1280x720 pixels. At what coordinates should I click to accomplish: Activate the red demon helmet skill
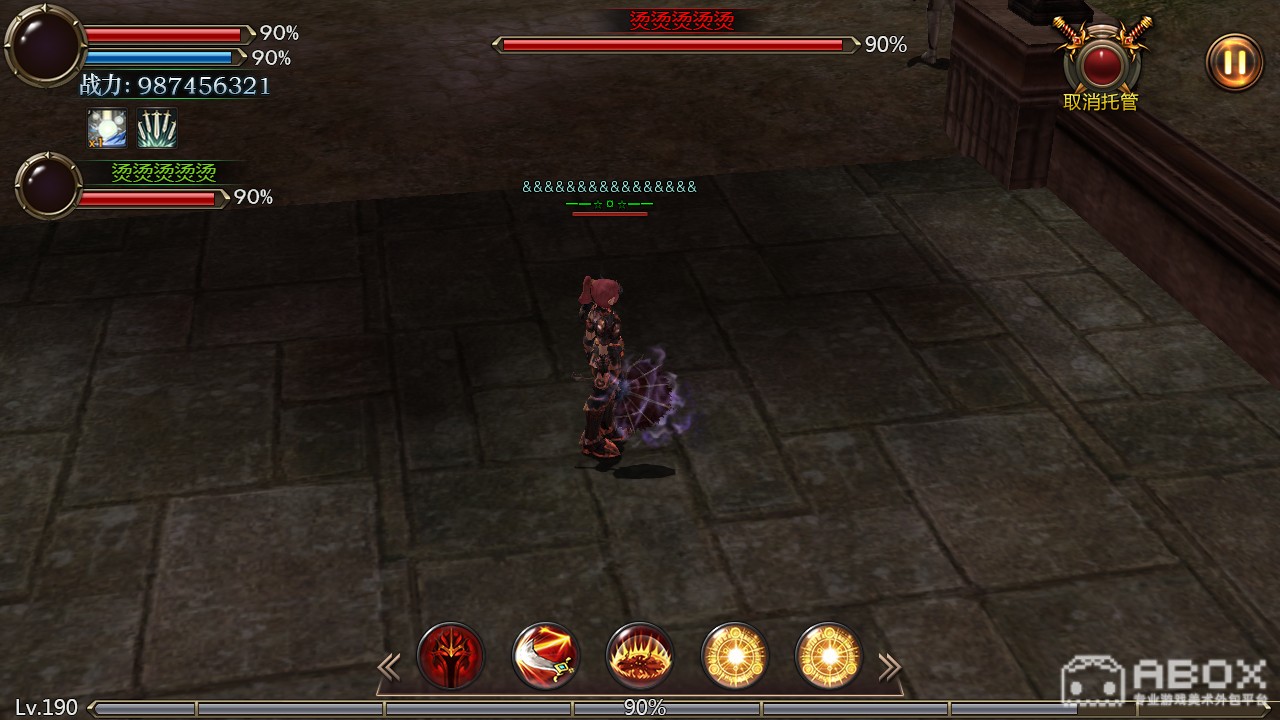click(451, 656)
